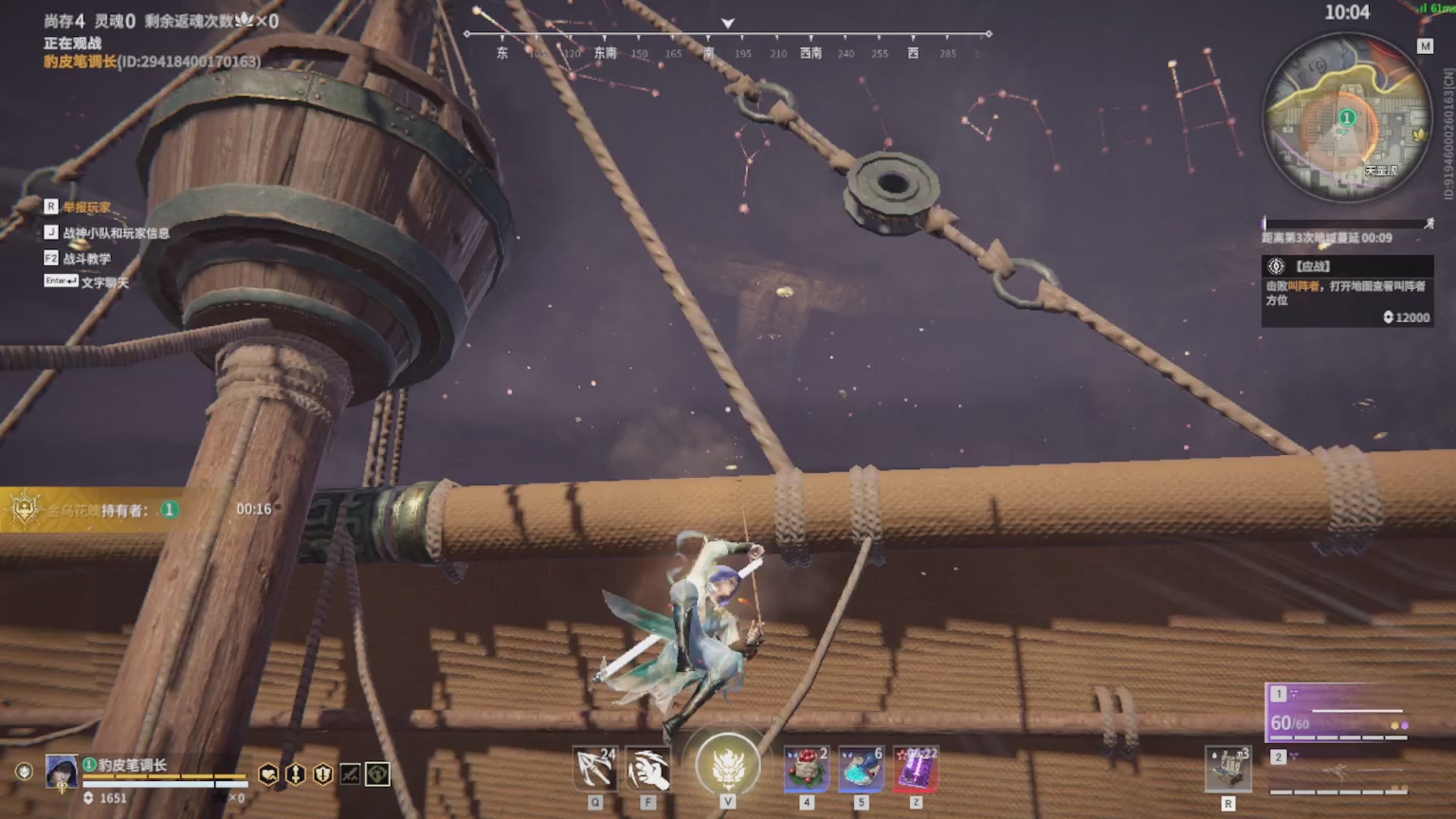Switch to the second weapon slot
Screen dimensions: 1456x819
[1338, 771]
